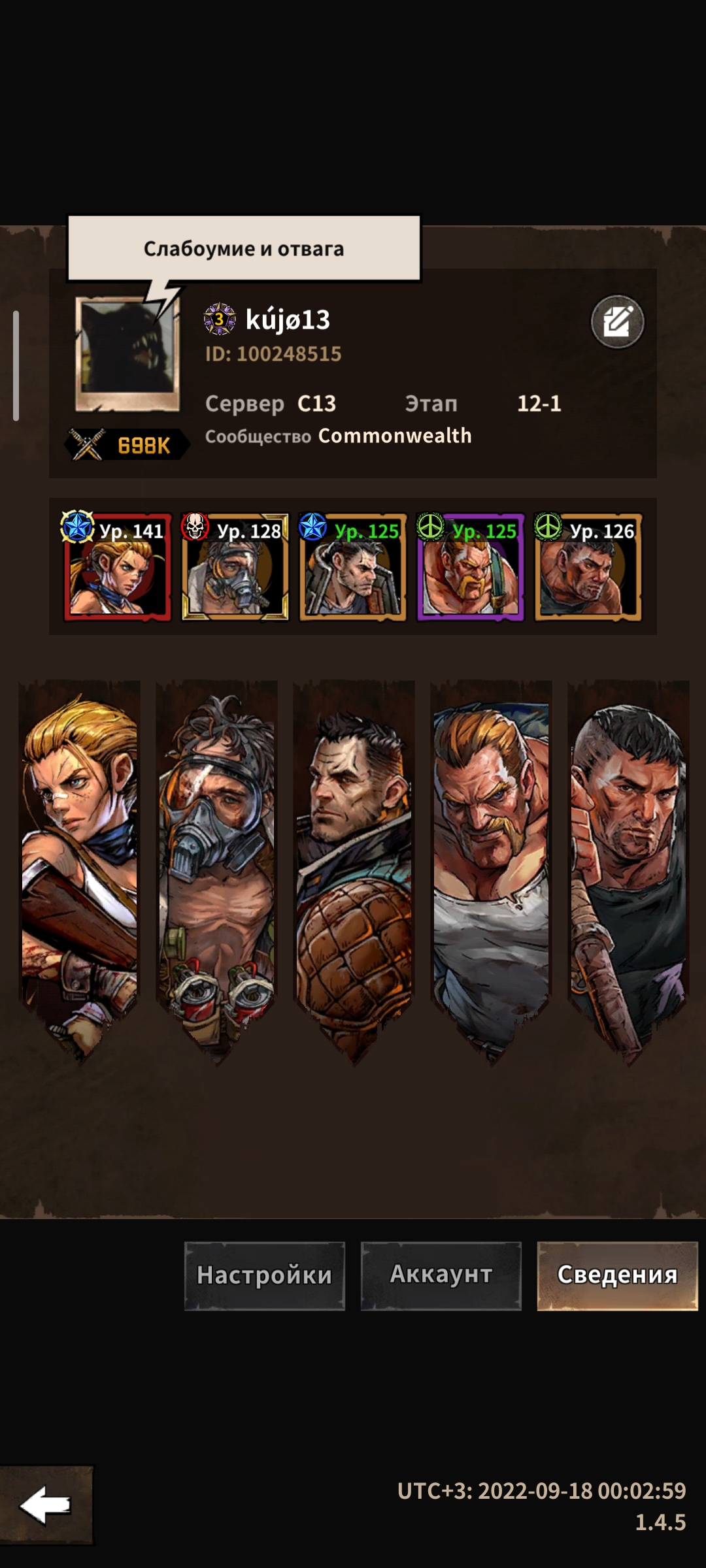Pick the purple-framed level 125 mustached hero

pos(471,567)
